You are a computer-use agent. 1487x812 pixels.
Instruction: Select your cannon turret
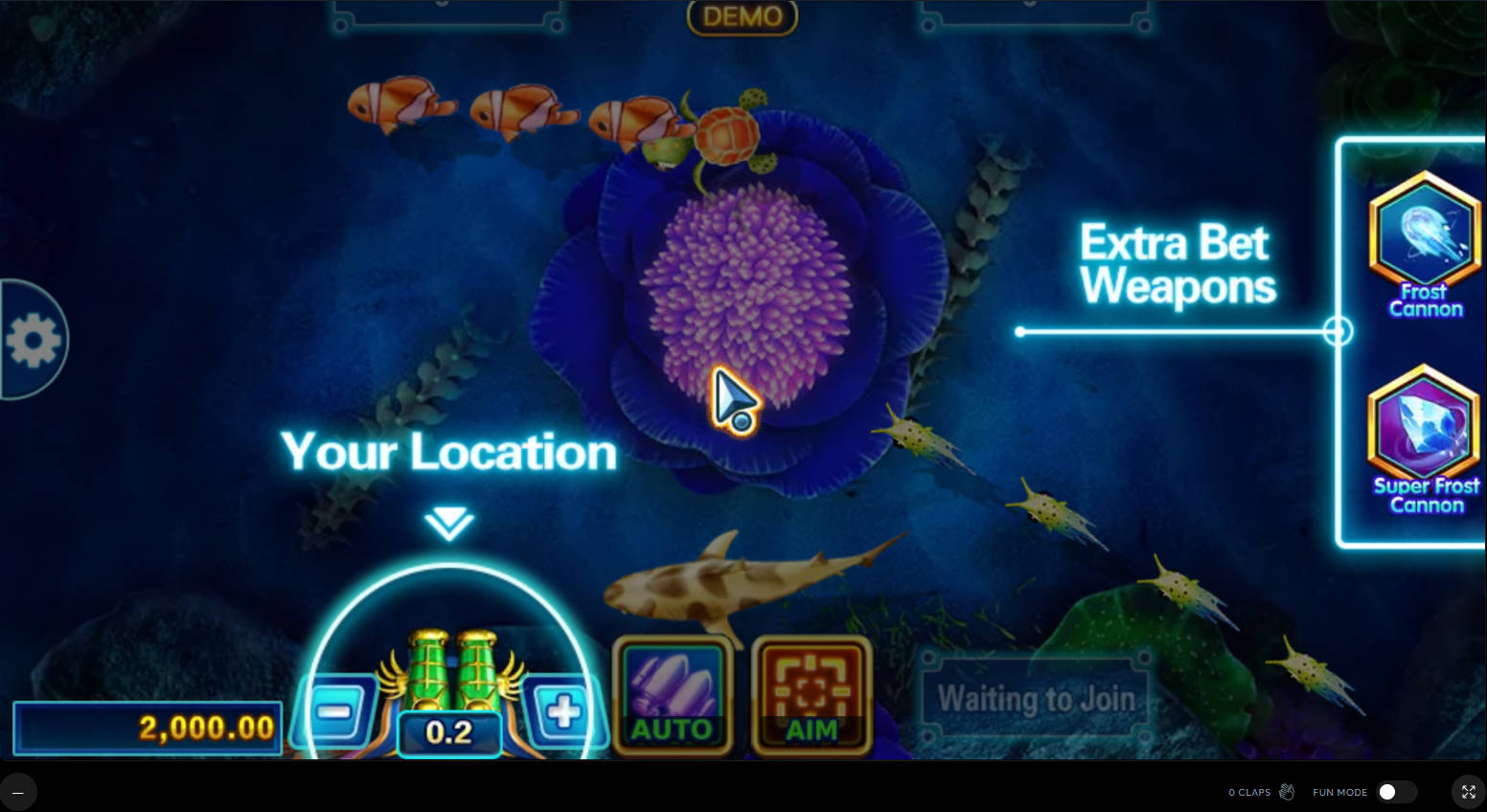coord(447,670)
